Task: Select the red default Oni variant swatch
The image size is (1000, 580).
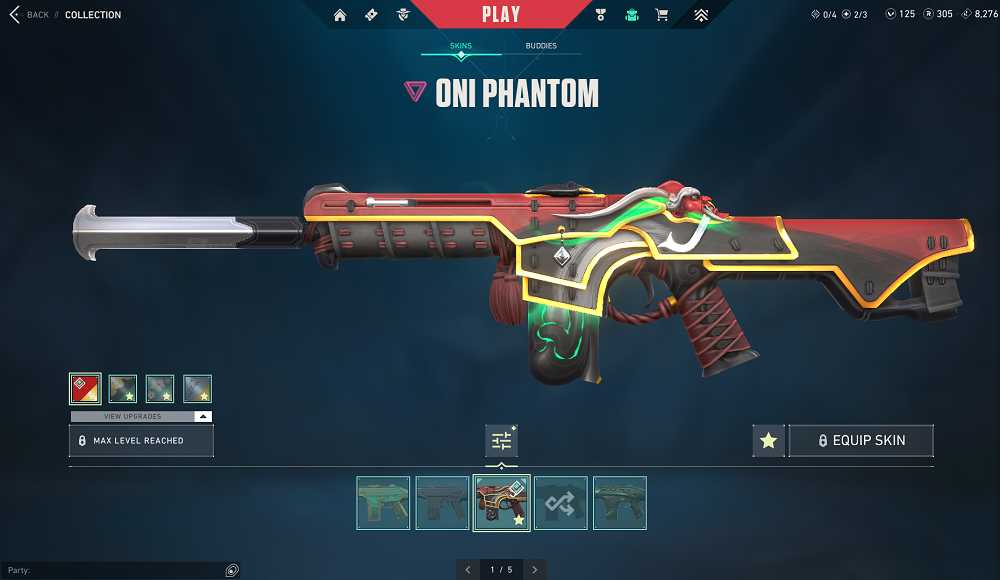Action: (x=85, y=388)
